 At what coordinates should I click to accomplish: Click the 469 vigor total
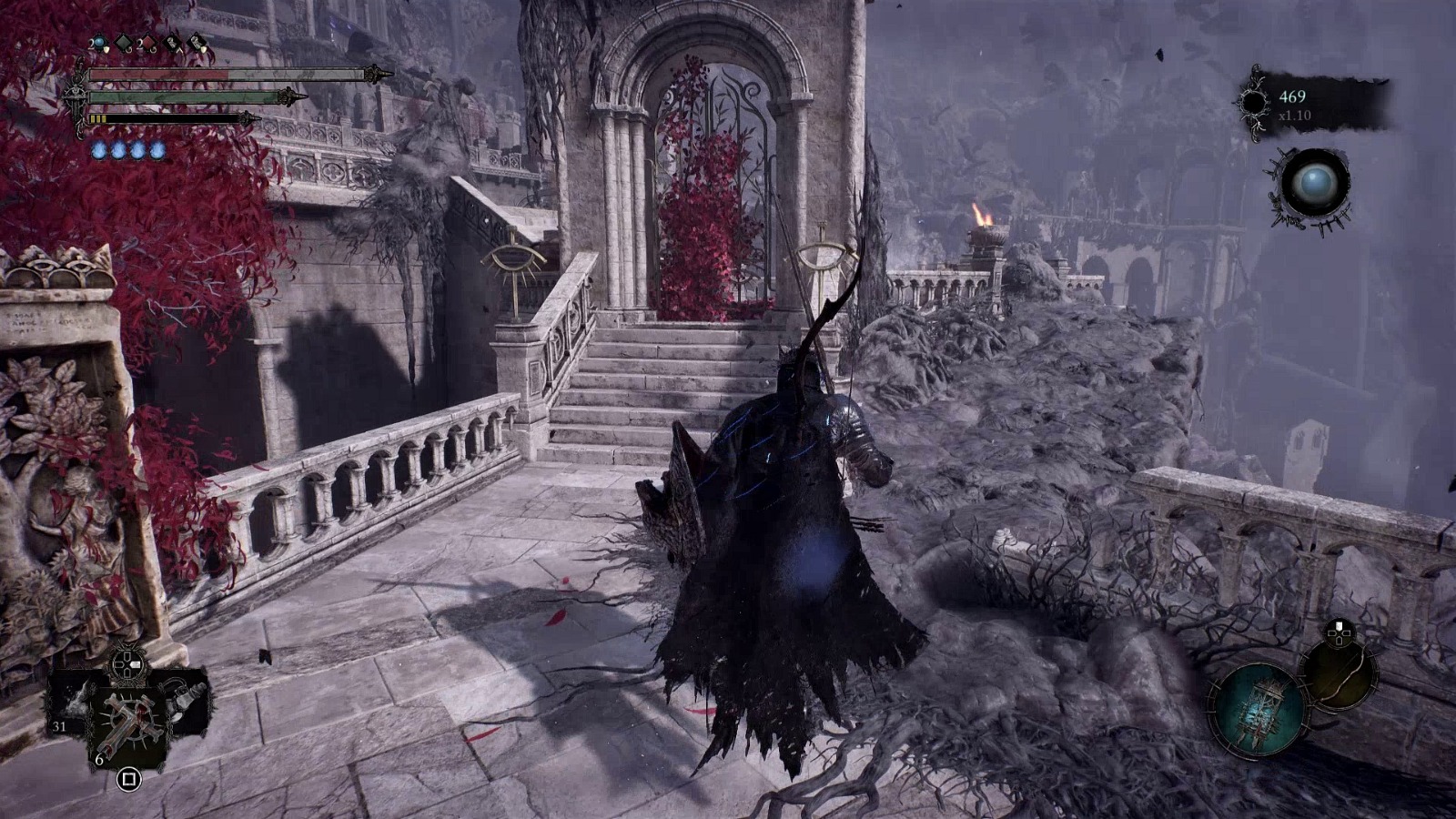[1292, 97]
